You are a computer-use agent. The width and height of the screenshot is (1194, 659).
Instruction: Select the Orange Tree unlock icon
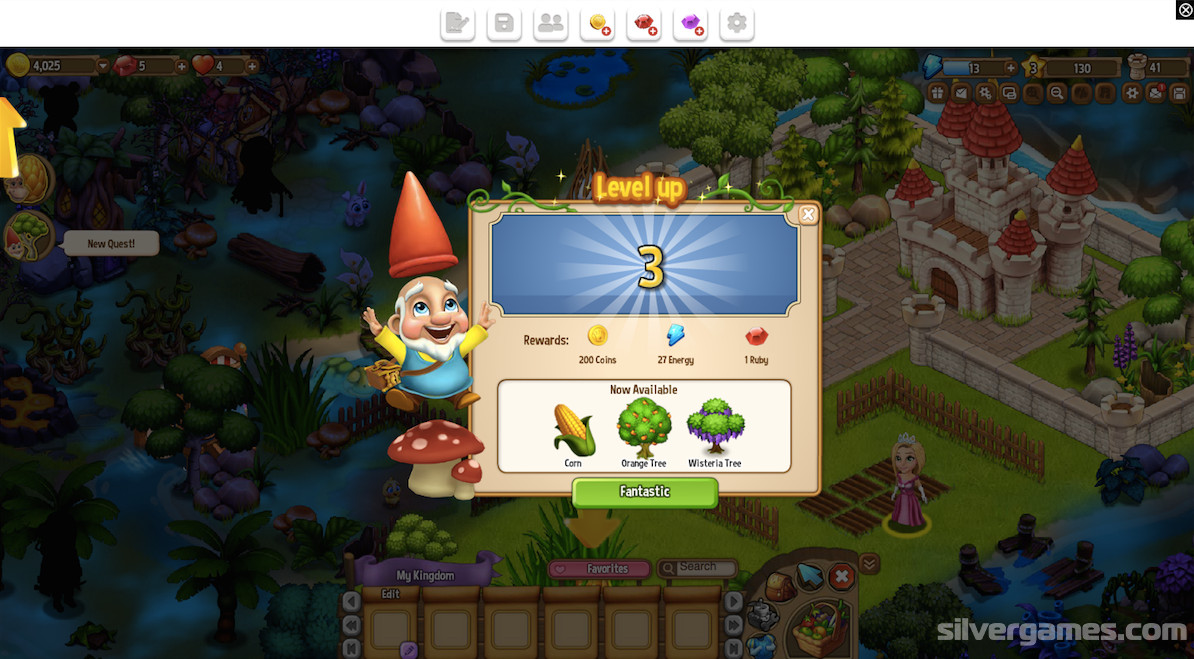(x=643, y=428)
